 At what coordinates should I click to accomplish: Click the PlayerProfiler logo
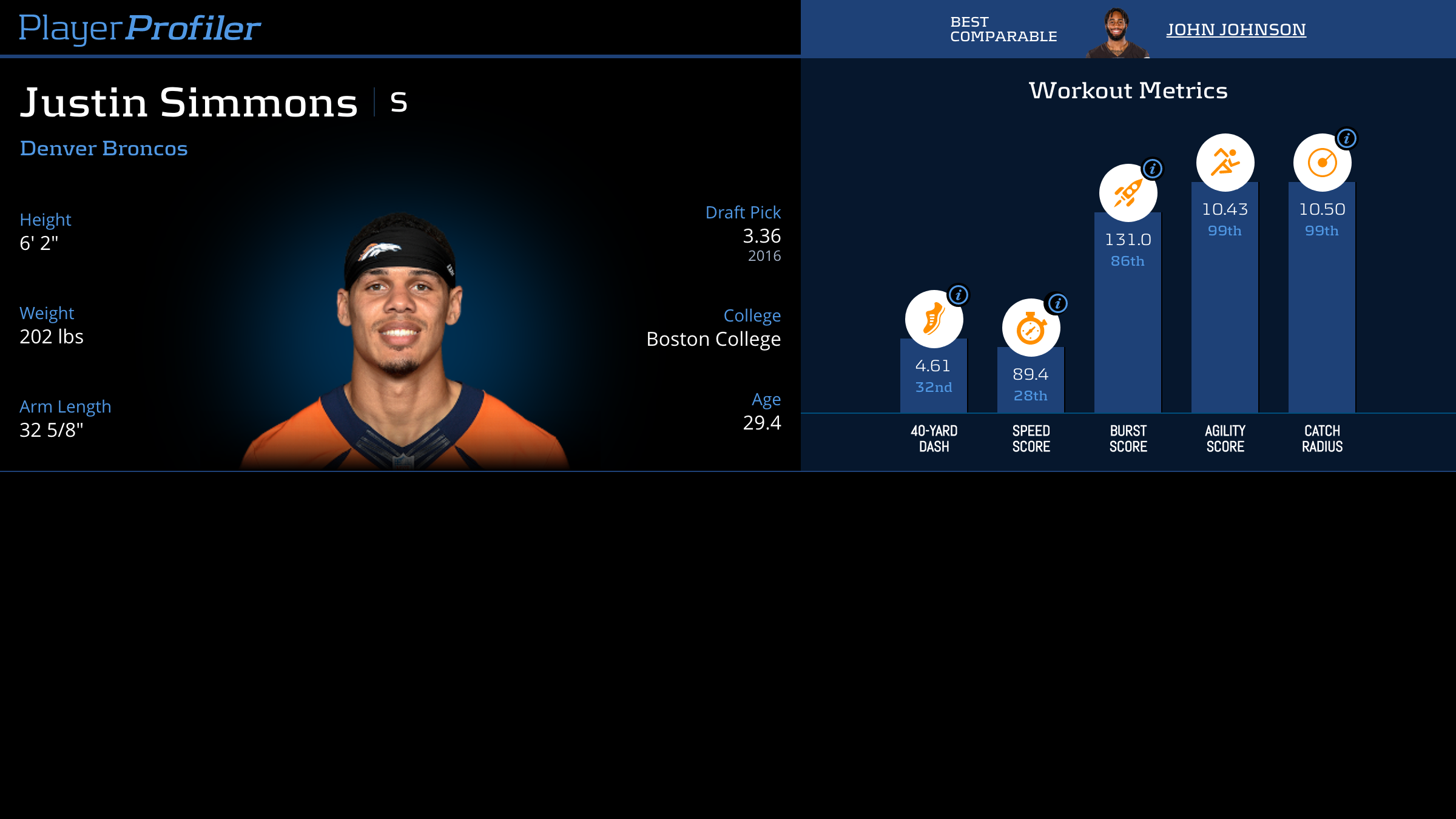pyautogui.click(x=140, y=28)
